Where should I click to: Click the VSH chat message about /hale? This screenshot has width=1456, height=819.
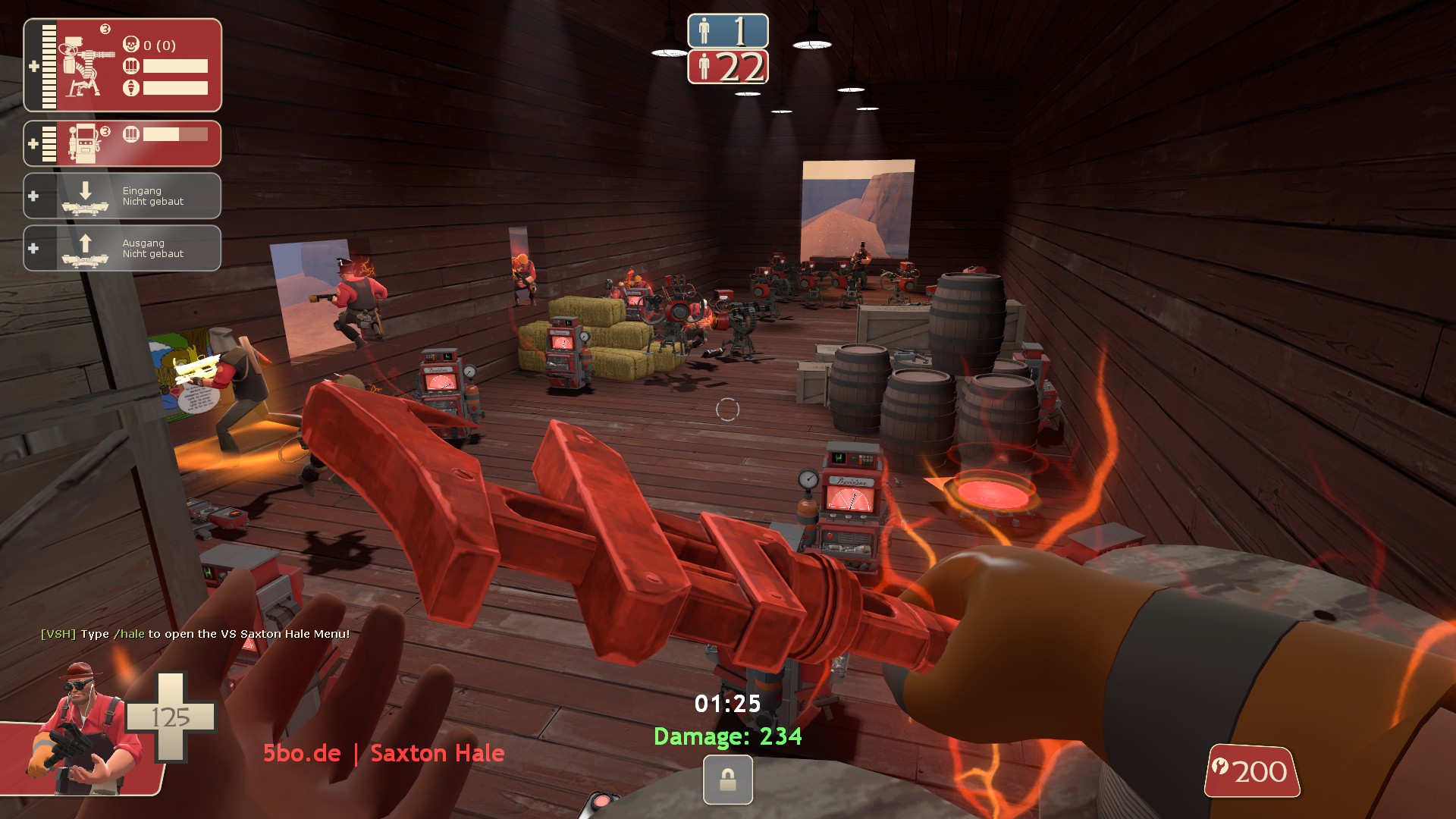(x=195, y=634)
